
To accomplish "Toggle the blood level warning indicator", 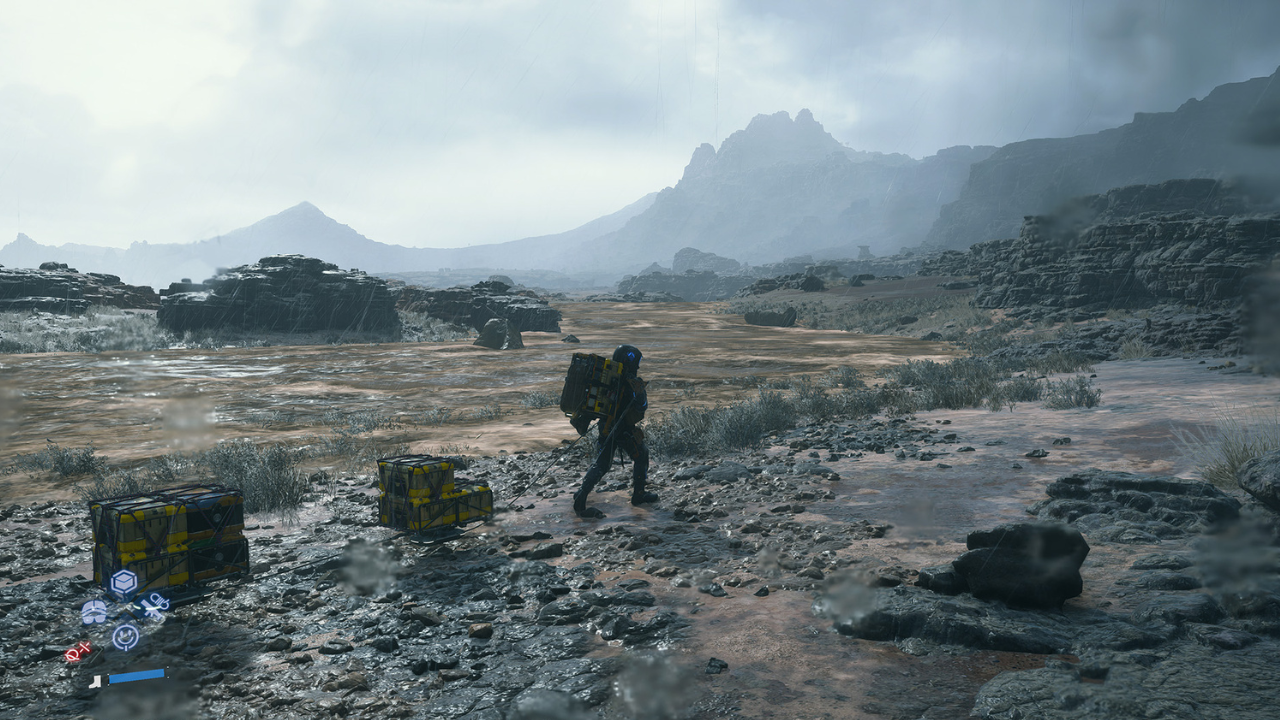I will pyautogui.click(x=76, y=652).
